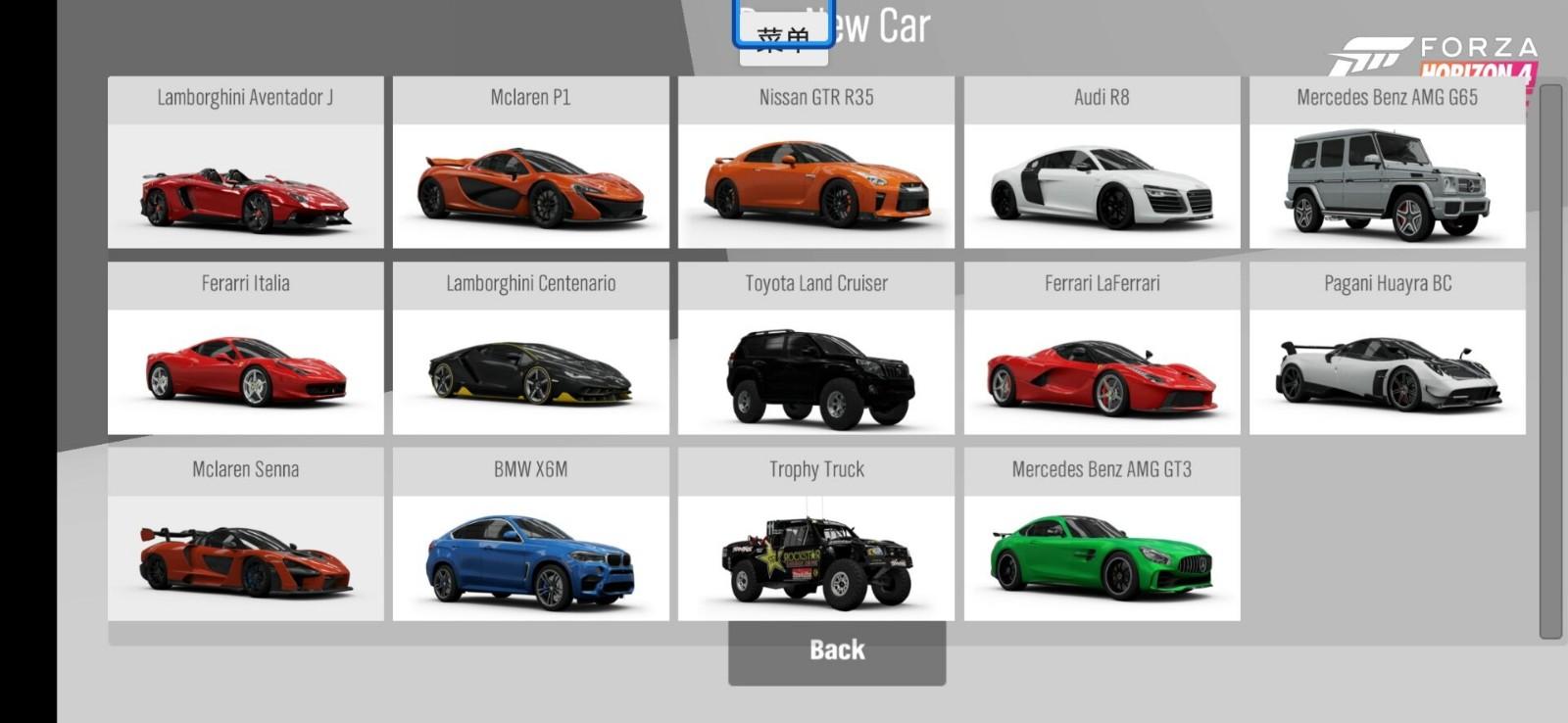Click the Back button
The height and width of the screenshot is (723, 1568).
click(836, 651)
